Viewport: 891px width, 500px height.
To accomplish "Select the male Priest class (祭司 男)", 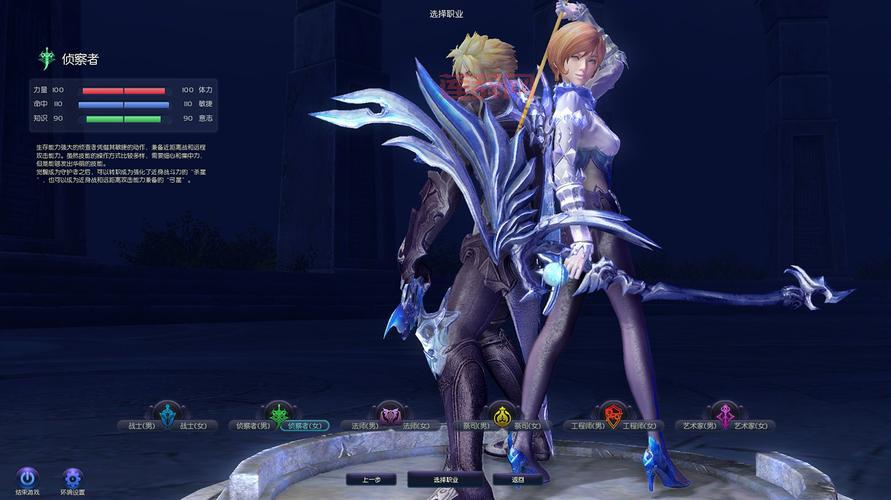I will click(474, 426).
